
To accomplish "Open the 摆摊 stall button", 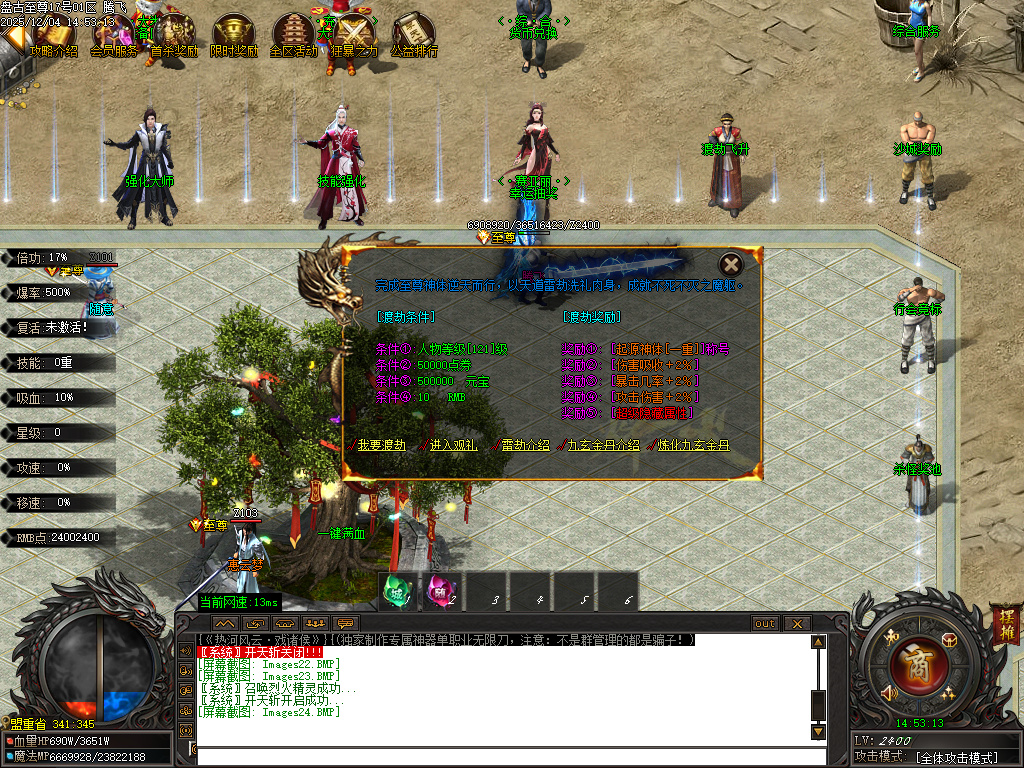I will 1003,622.
